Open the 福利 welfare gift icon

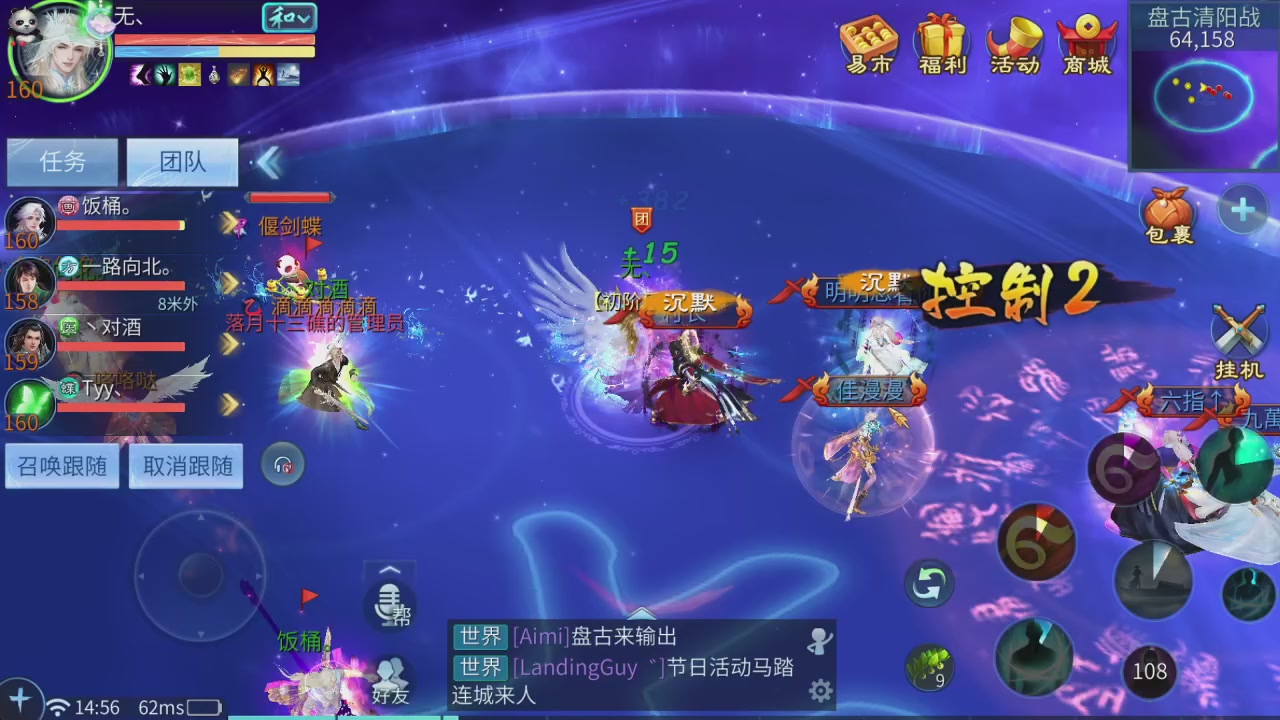[x=940, y=45]
